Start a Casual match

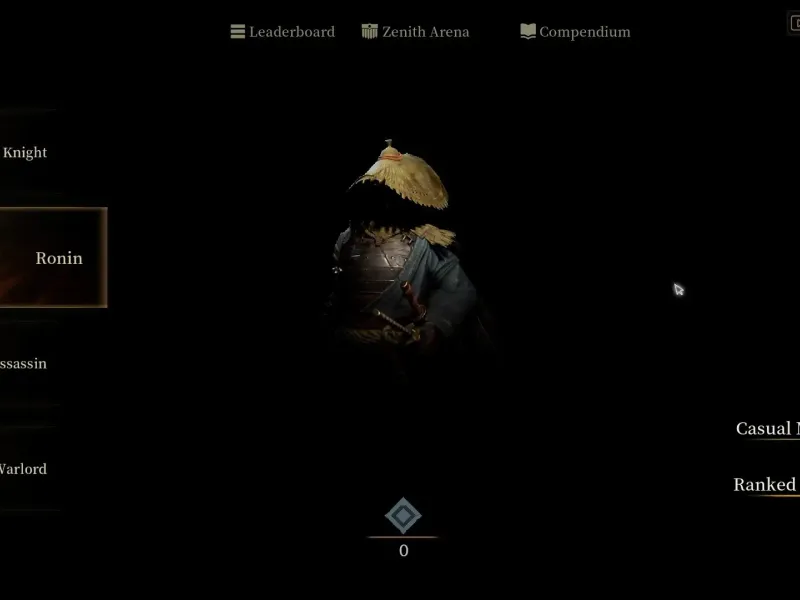tap(768, 429)
